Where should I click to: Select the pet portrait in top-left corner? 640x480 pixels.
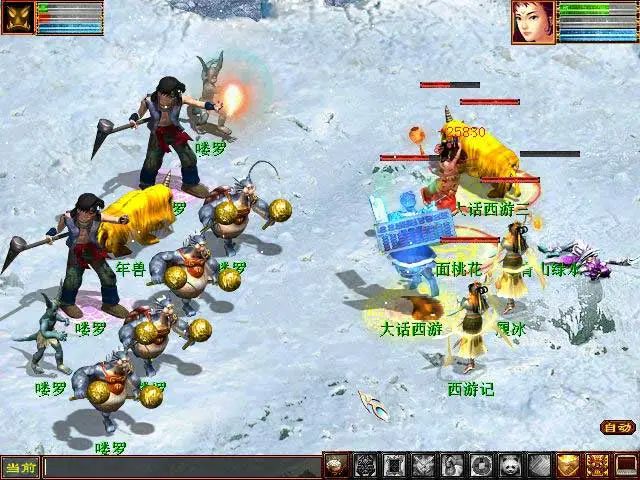tap(19, 18)
